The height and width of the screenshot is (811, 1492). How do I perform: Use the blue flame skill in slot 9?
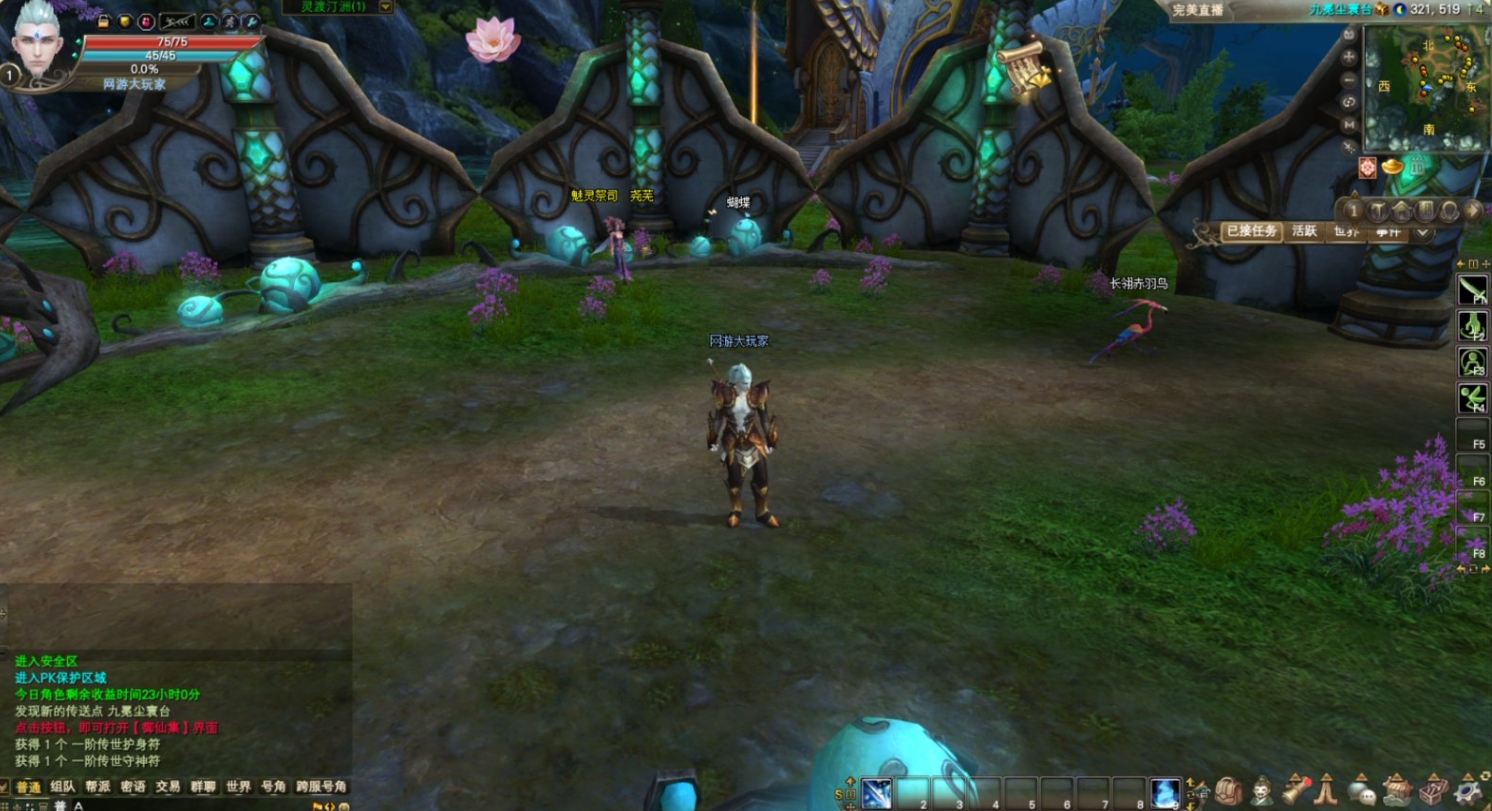1165,793
